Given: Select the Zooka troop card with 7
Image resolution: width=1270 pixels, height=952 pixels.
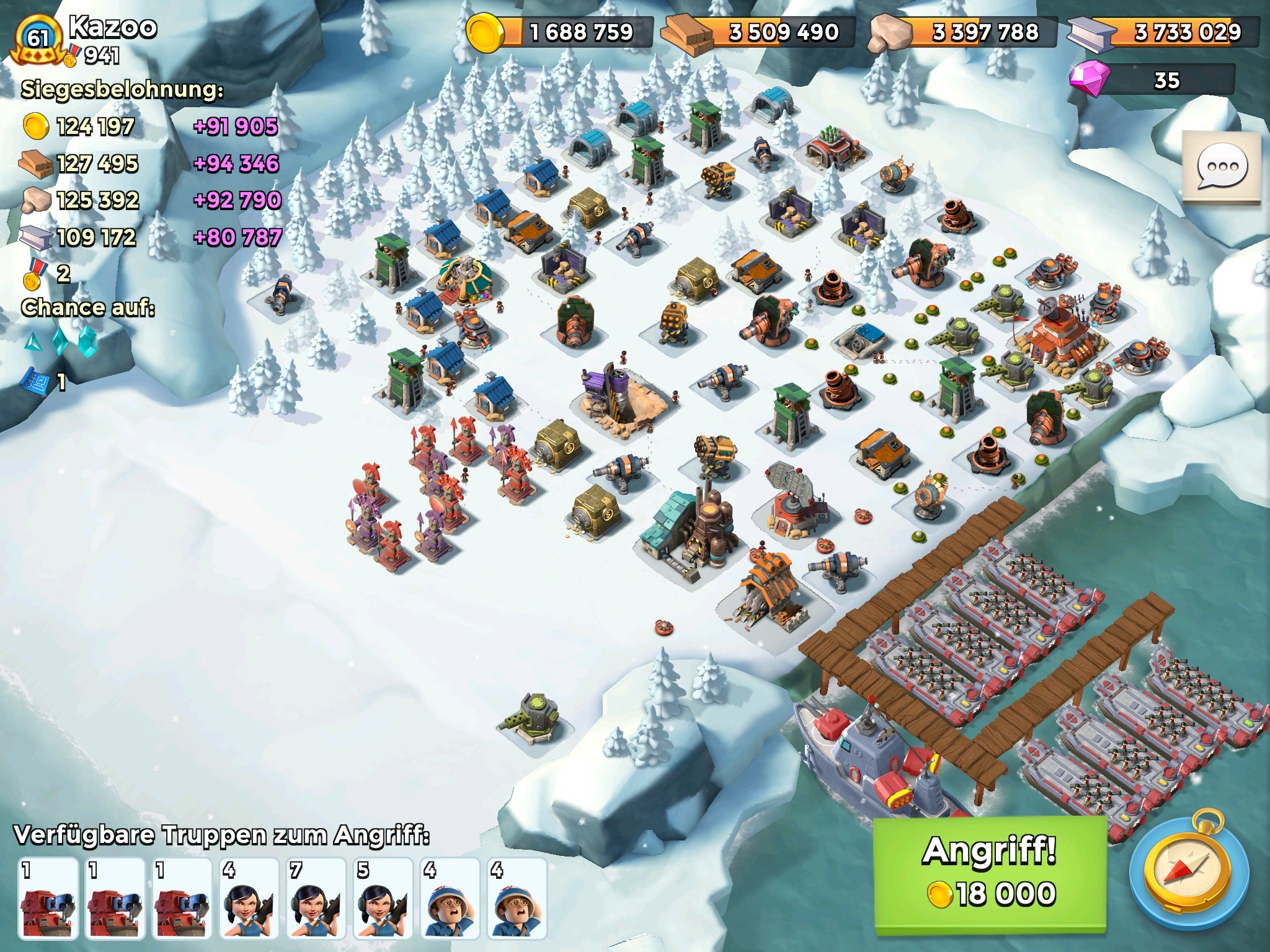Looking at the screenshot, I should point(316,899).
